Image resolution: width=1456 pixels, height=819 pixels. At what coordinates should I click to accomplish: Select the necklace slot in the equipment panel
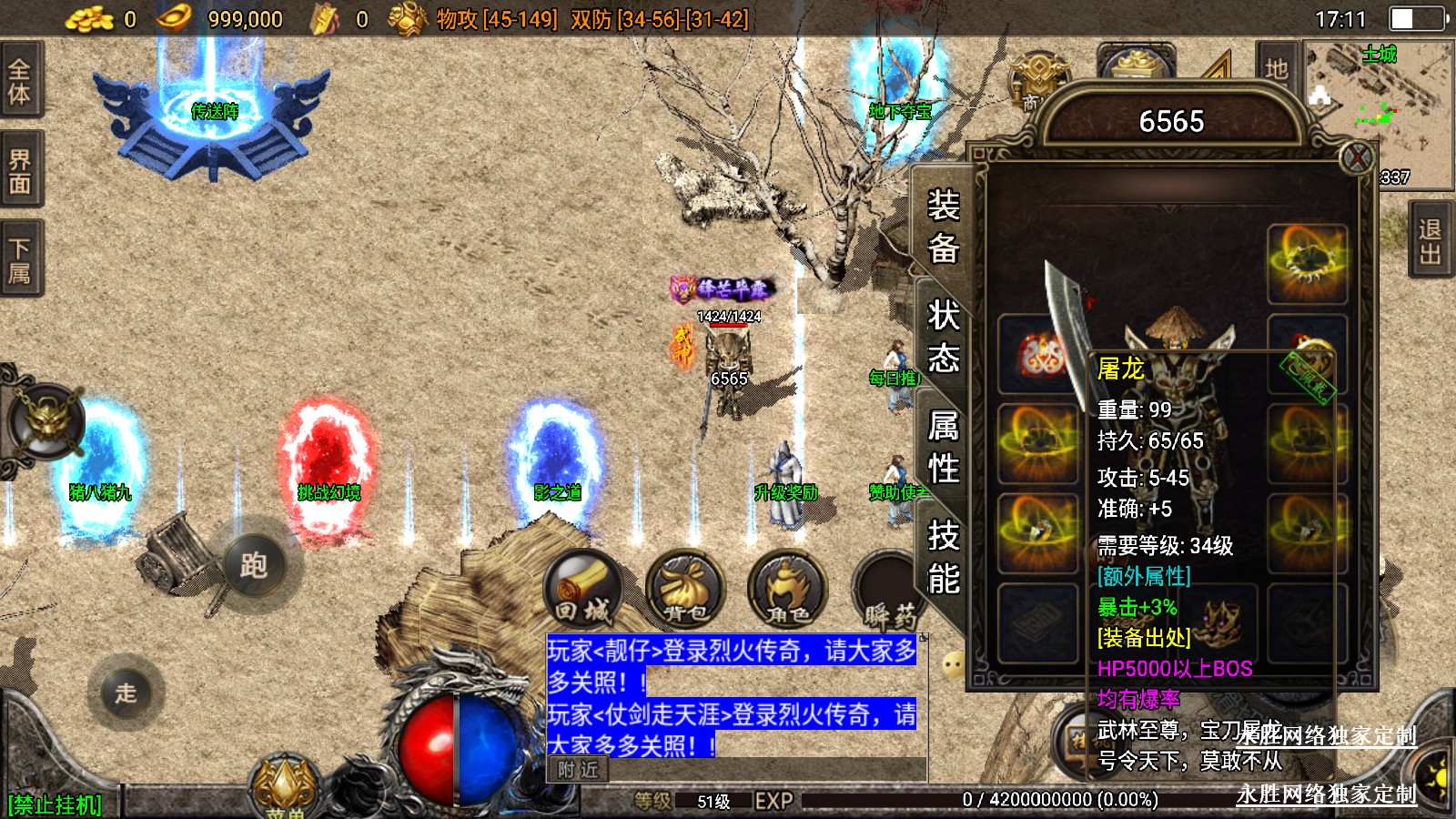(1307, 263)
